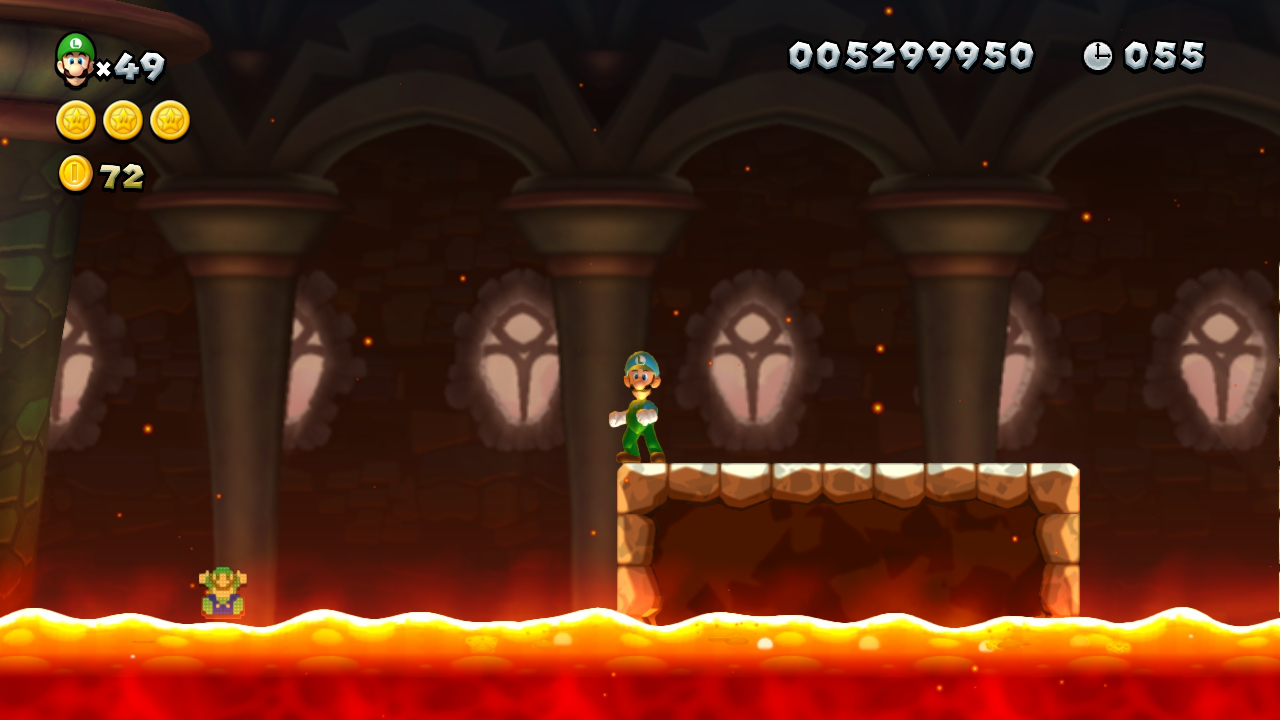The width and height of the screenshot is (1280, 720).
Task: Click the clock timer icon
Action: (x=1097, y=57)
